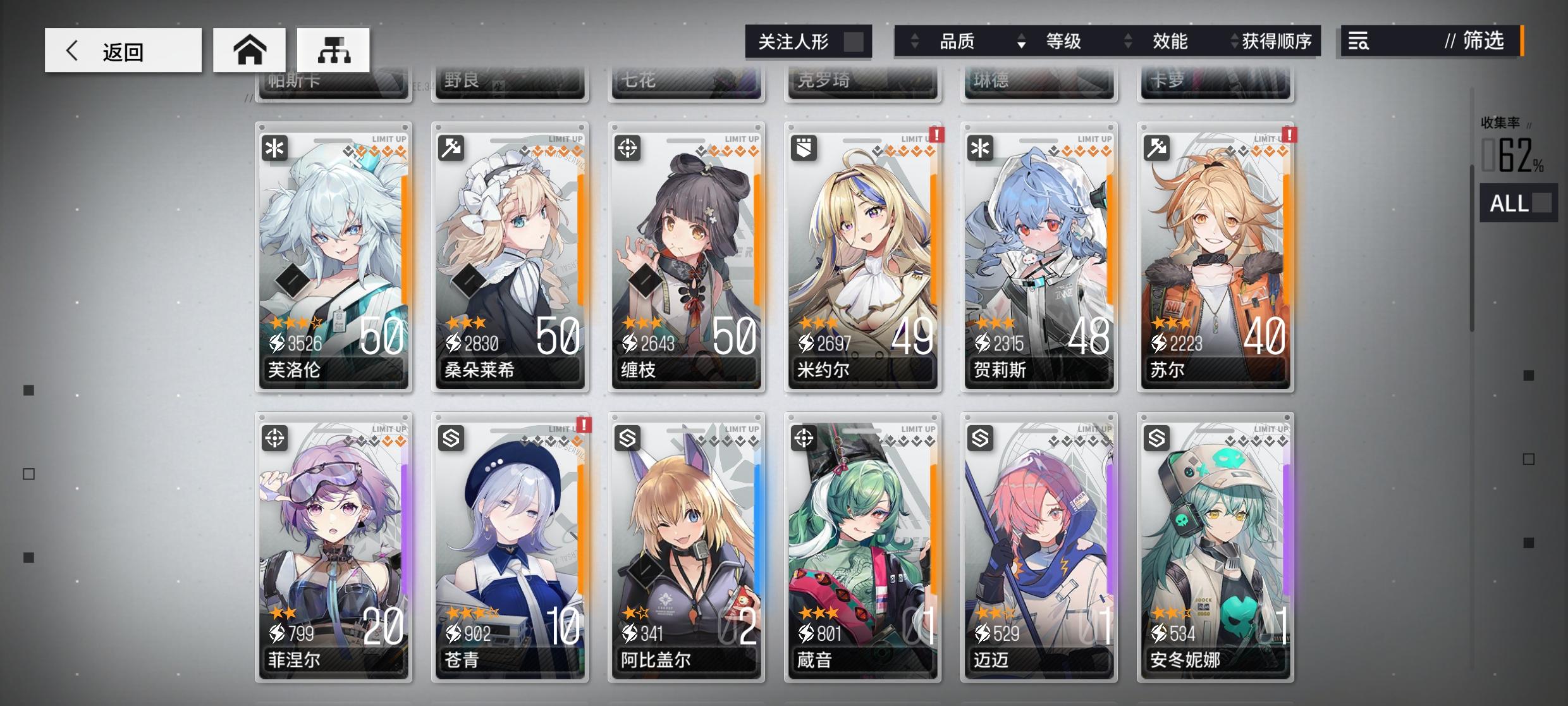The width and height of the screenshot is (1568, 706).
Task: Click the search list icon next to 筛选
Action: (x=1359, y=42)
